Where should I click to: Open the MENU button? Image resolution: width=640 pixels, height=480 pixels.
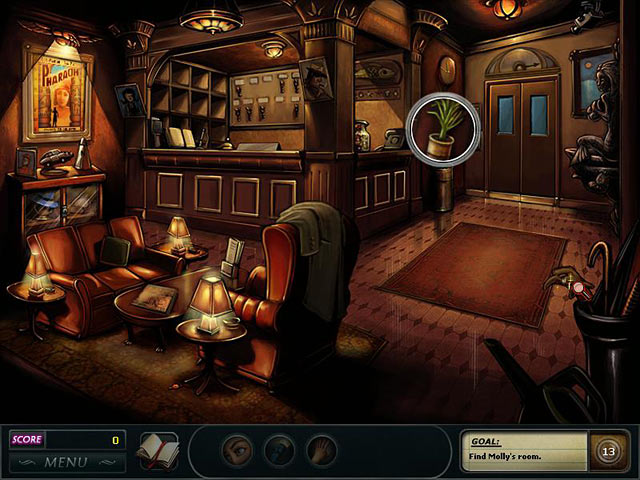[x=66, y=462]
